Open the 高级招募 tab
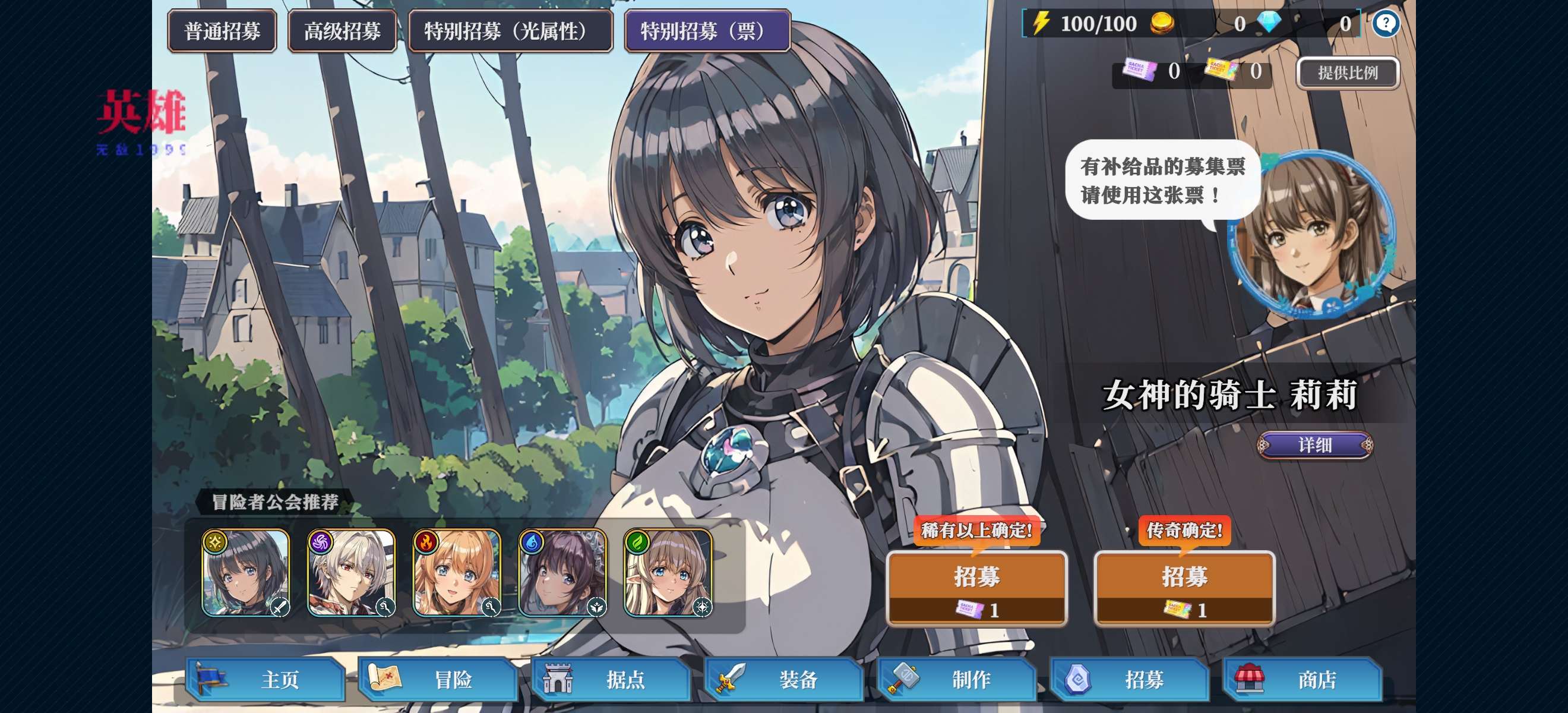The width and height of the screenshot is (1568, 713). [342, 31]
